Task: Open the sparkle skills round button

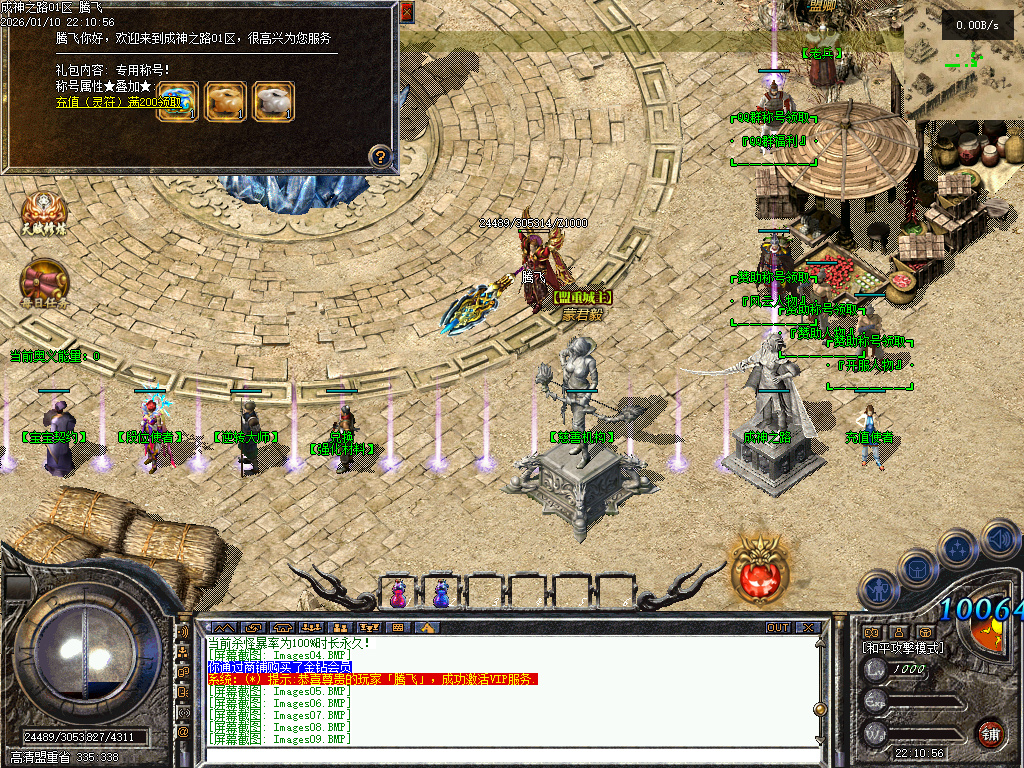Action: 958,549
